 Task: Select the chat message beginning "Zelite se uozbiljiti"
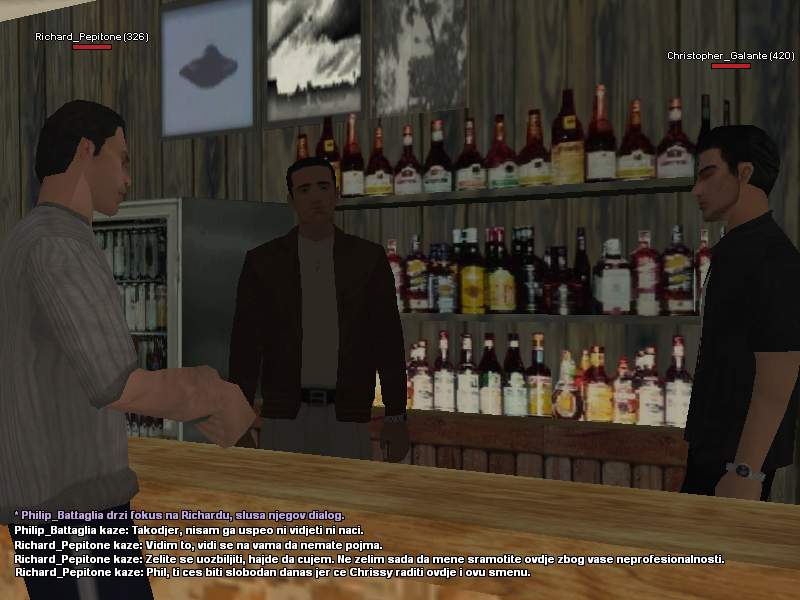369,559
